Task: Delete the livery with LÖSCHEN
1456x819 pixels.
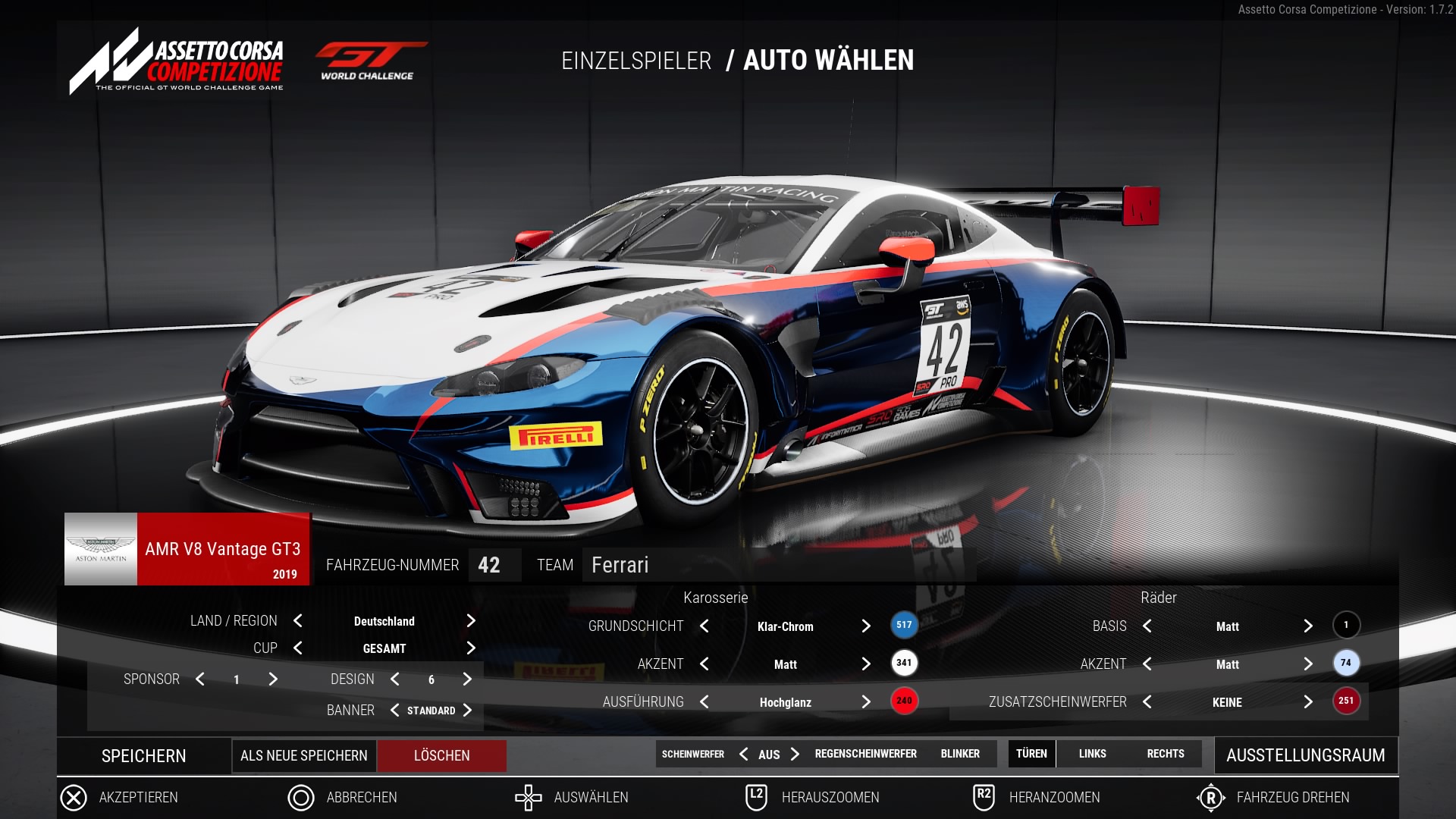Action: pyautogui.click(x=441, y=756)
